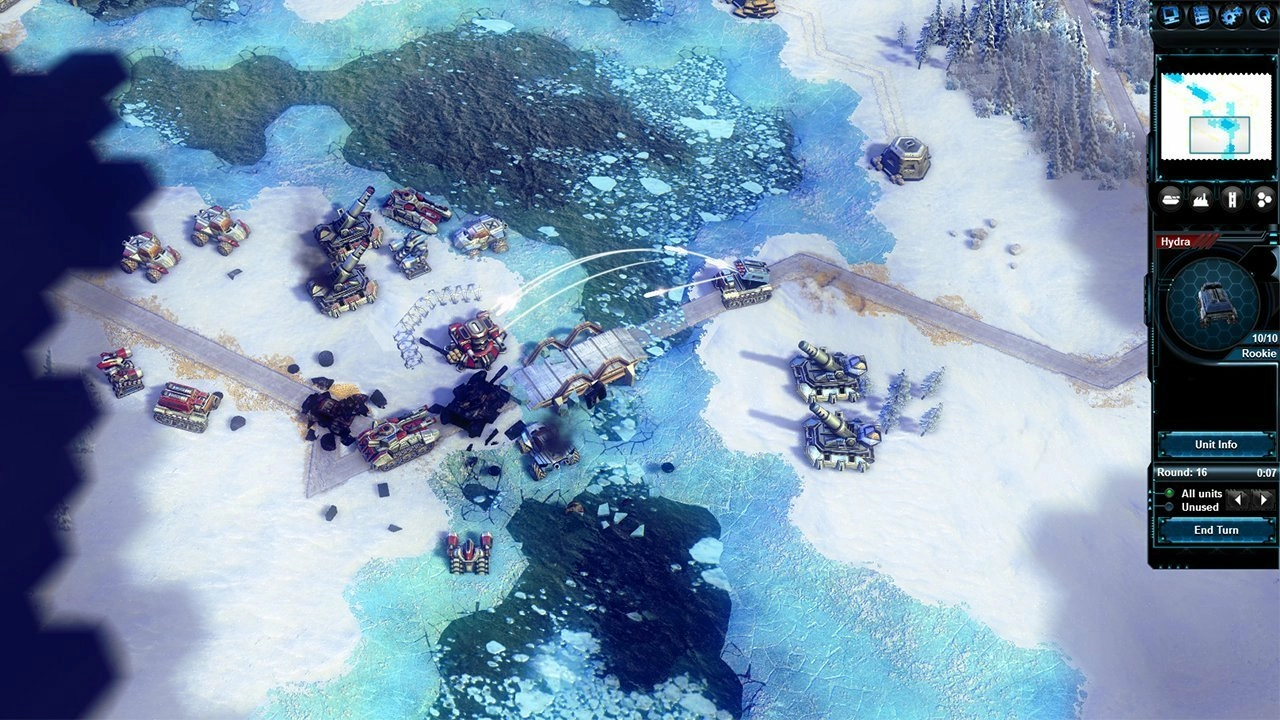The image size is (1280, 720).
Task: Open the settings gear icon
Action: [1231, 15]
